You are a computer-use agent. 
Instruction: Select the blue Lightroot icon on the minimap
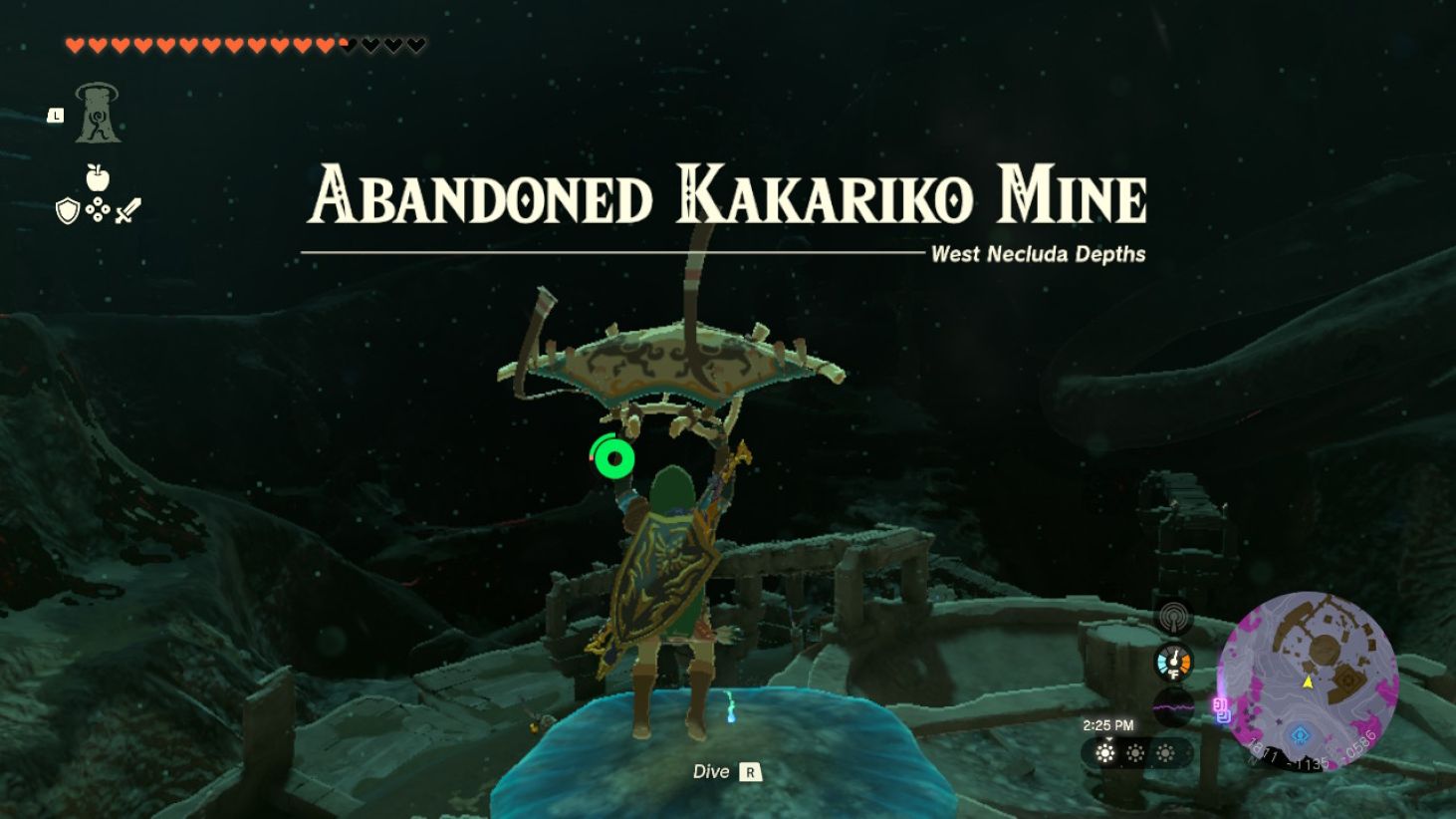pyautogui.click(x=1301, y=732)
